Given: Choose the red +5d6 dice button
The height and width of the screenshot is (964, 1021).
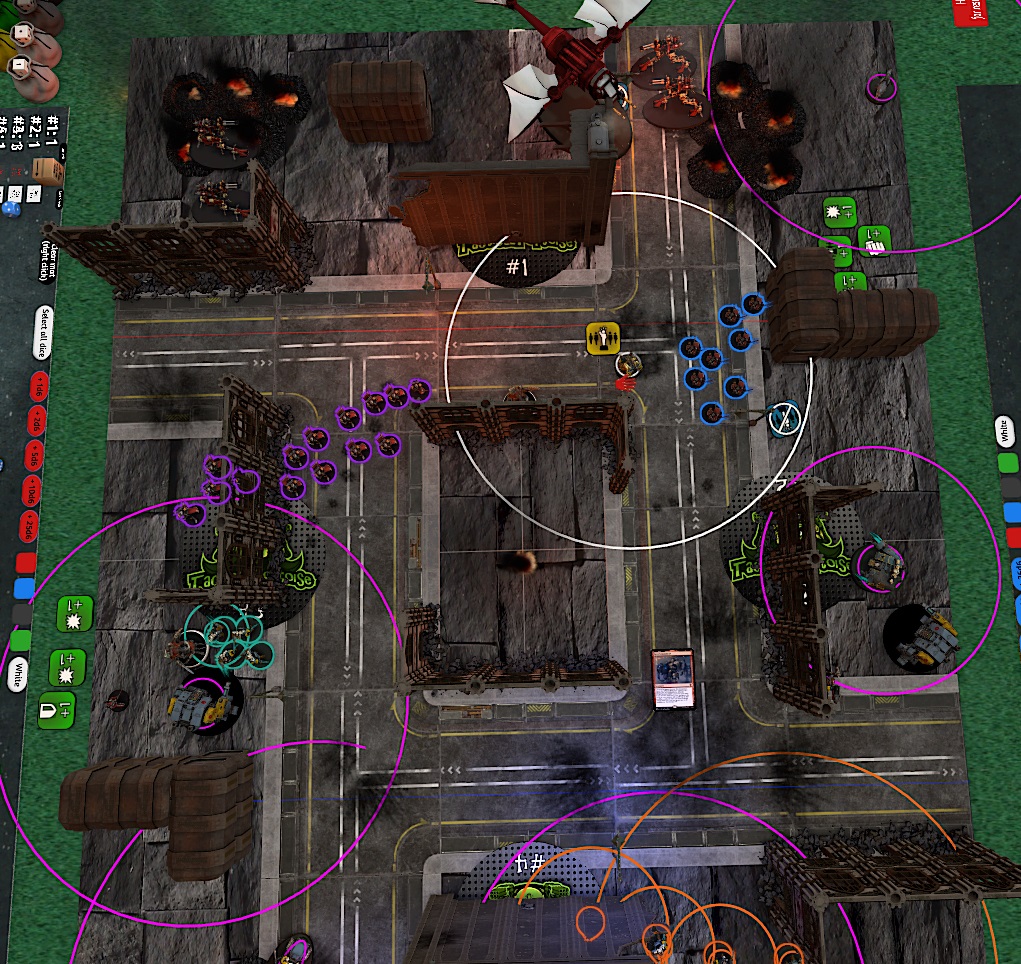Looking at the screenshot, I should click(33, 456).
